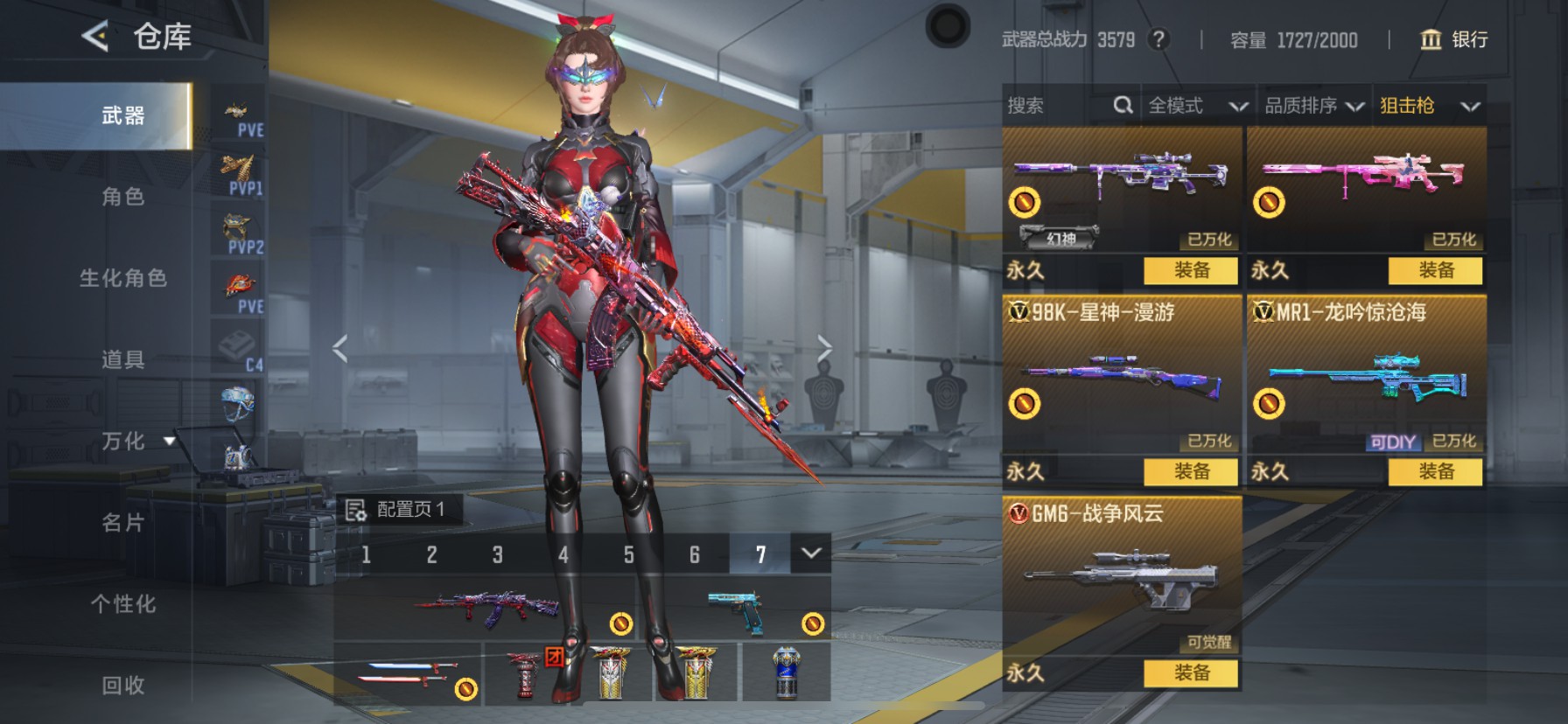Screen dimensions: 1568x724
Task: Switch to the 个性化 personalization tab
Action: (x=122, y=604)
